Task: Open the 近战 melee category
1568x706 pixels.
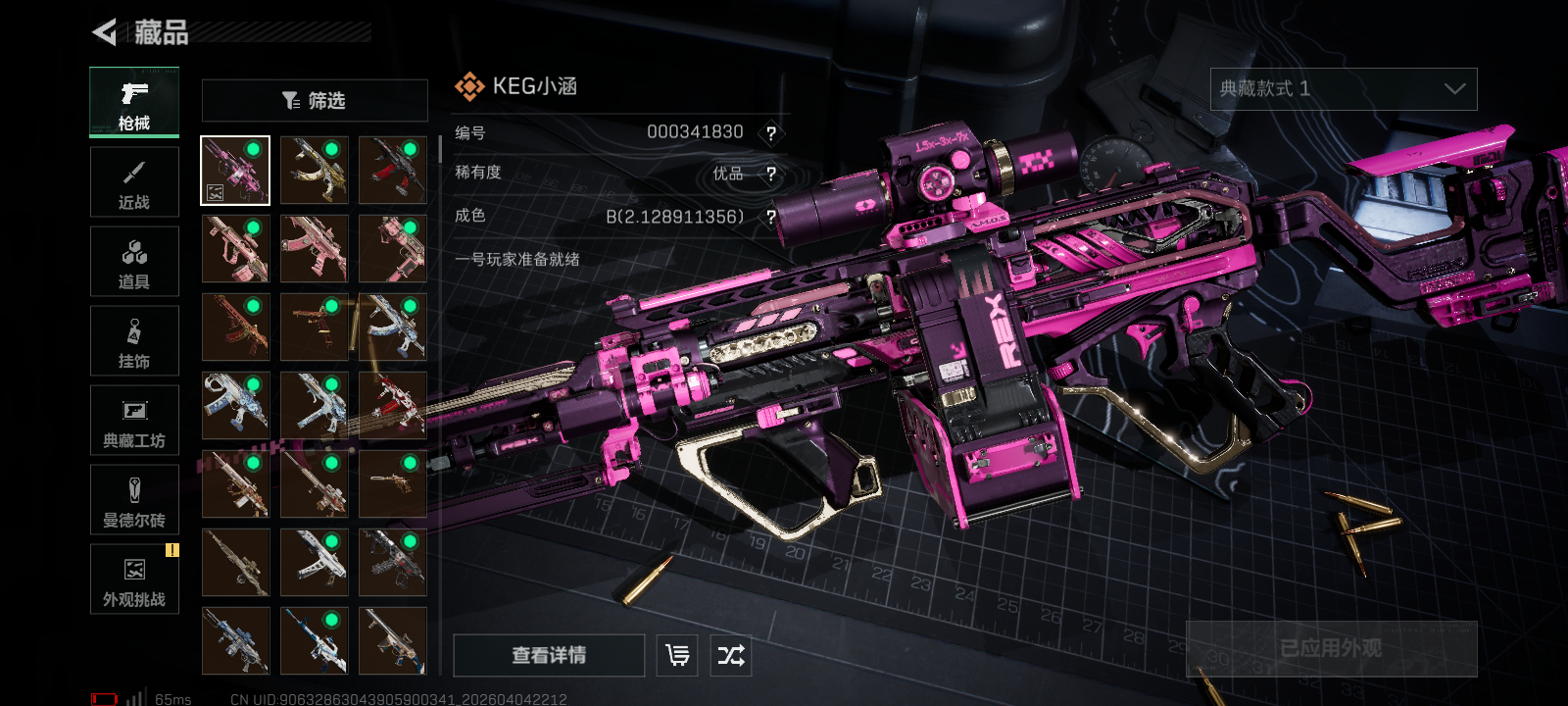Action: [134, 182]
